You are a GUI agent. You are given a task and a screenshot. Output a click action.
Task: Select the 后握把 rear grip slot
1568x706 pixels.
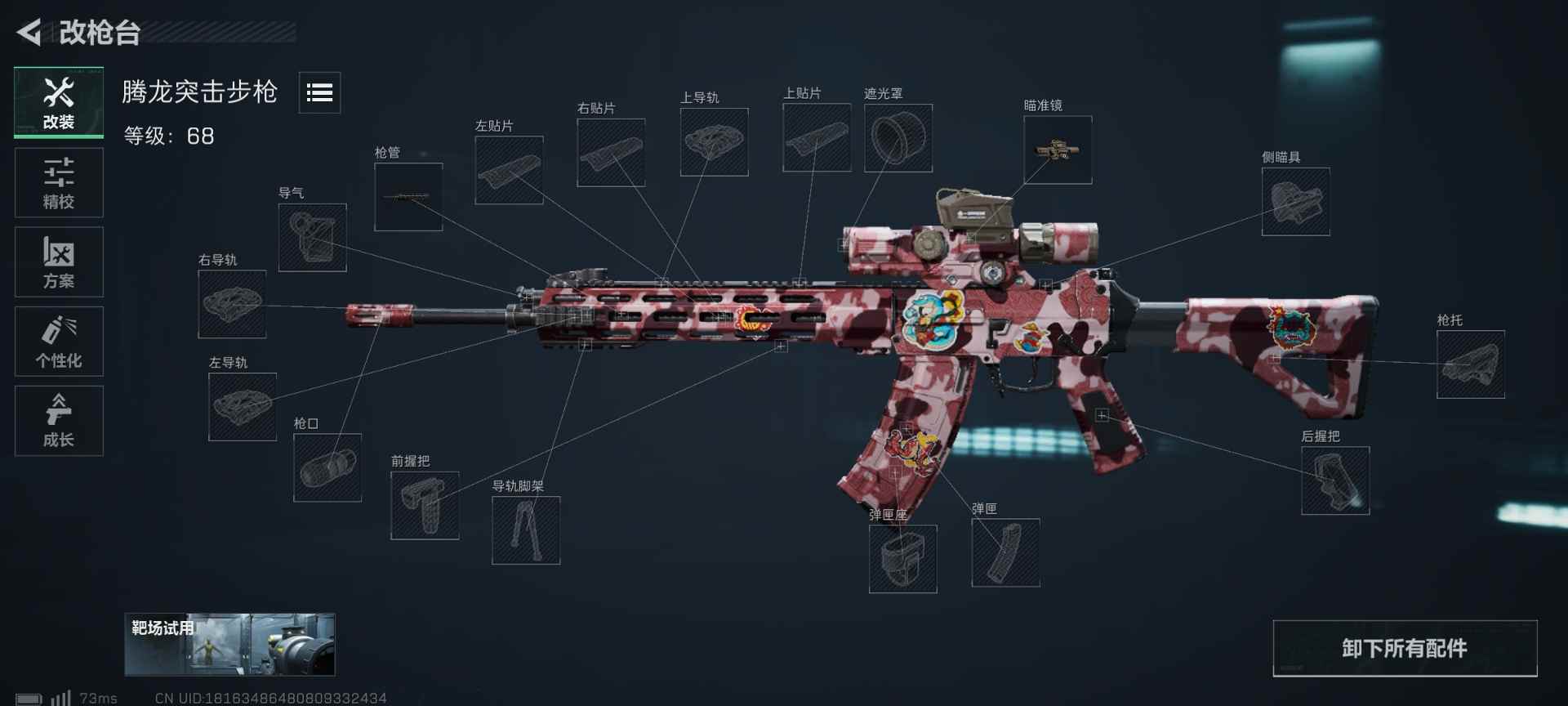(x=1336, y=481)
